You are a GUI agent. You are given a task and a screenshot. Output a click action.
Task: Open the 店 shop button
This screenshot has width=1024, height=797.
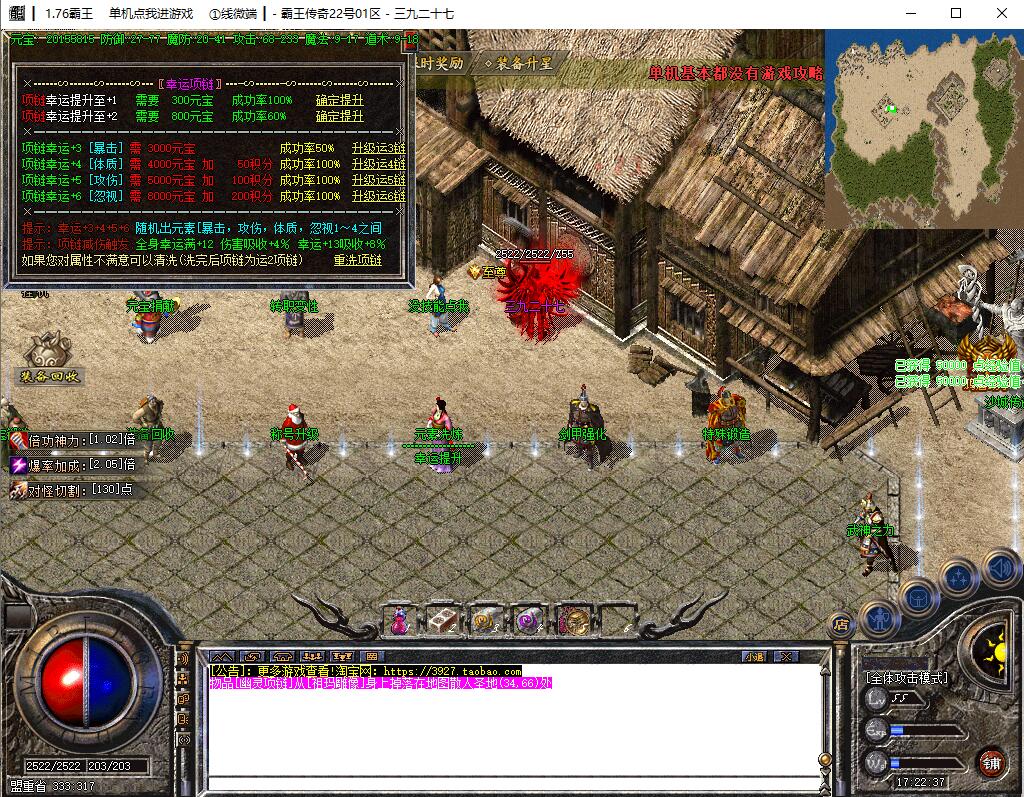coord(840,625)
